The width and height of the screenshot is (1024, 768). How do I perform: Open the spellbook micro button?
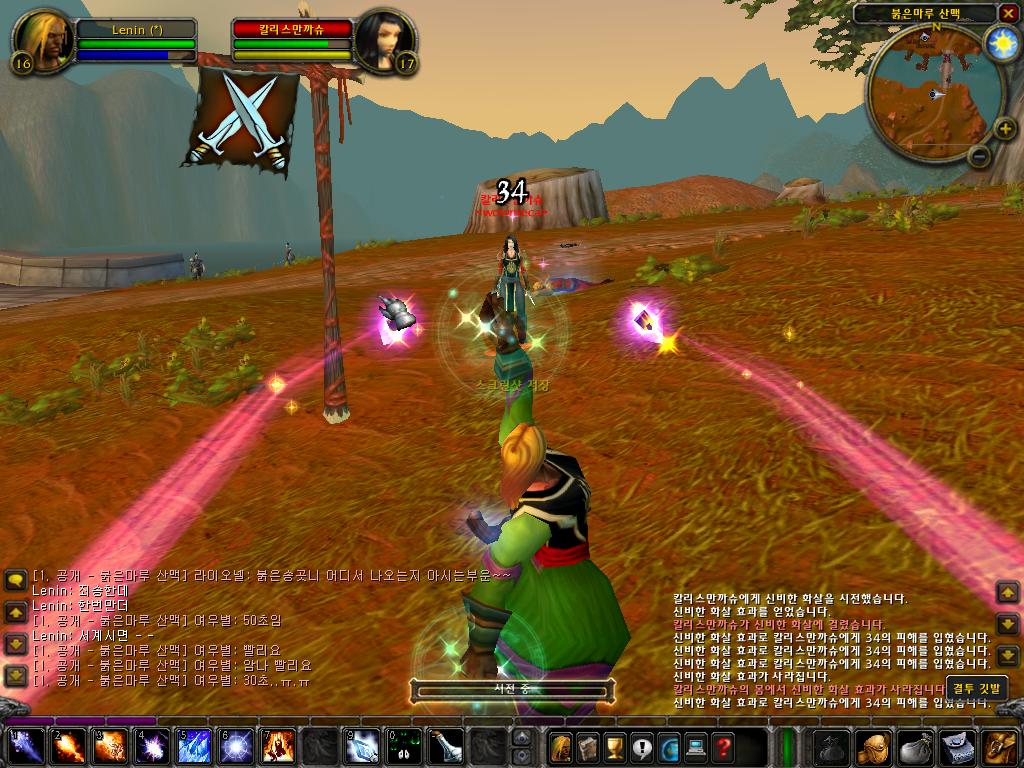point(588,747)
